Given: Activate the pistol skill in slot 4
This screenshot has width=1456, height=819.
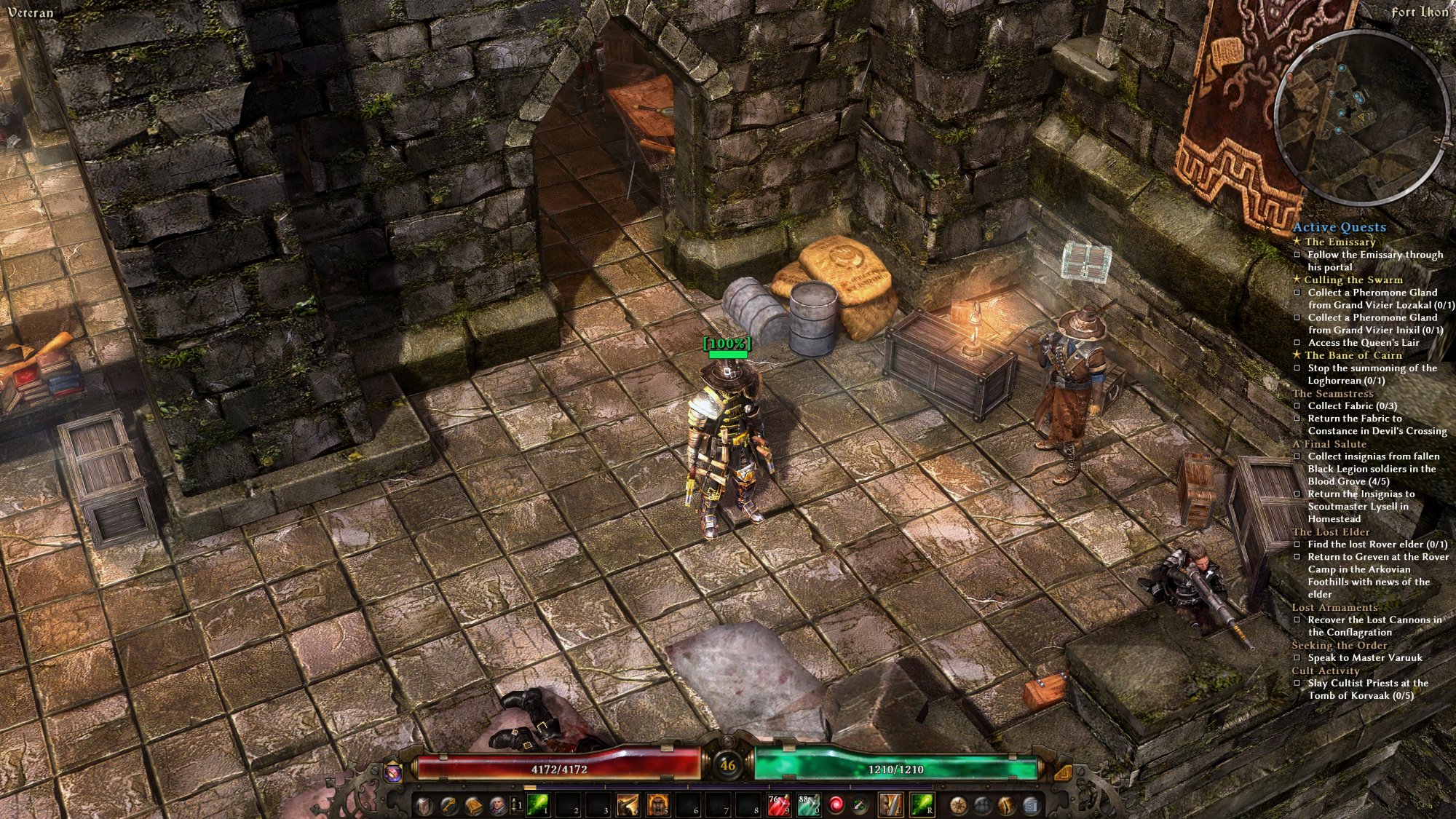Looking at the screenshot, I should (628, 804).
